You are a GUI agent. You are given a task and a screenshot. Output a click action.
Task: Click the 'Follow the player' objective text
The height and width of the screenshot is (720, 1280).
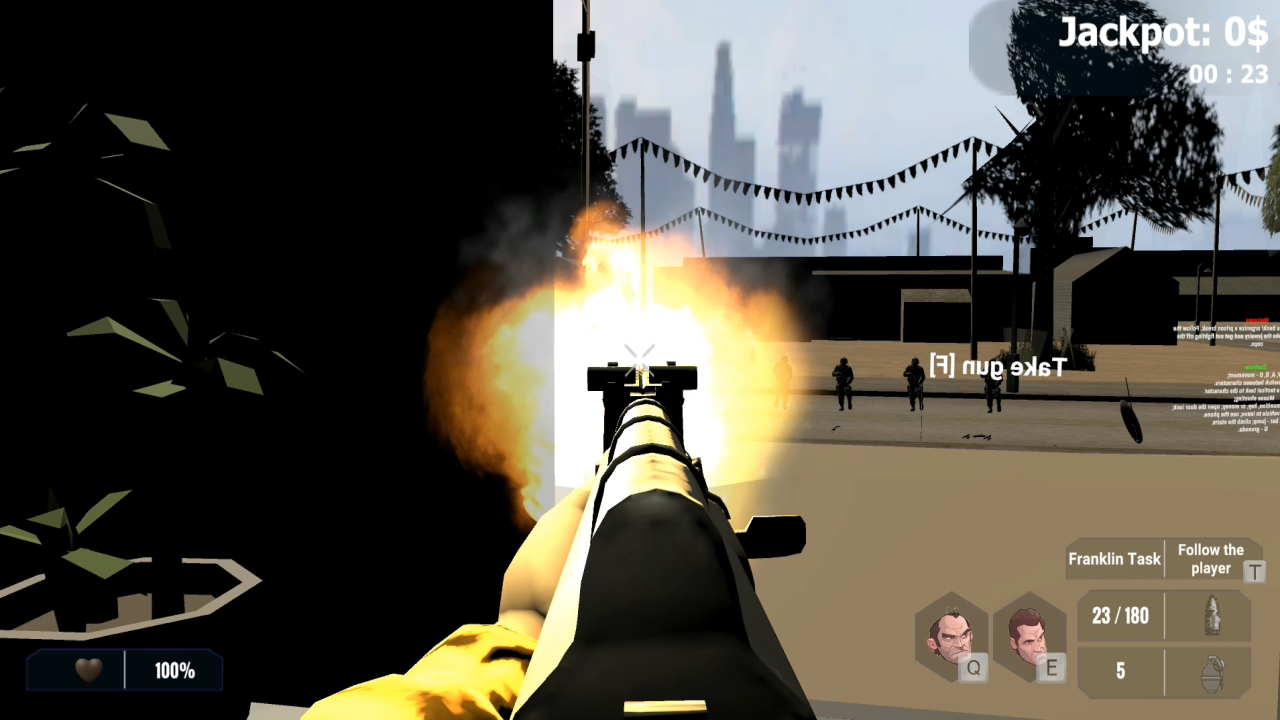(1212, 557)
